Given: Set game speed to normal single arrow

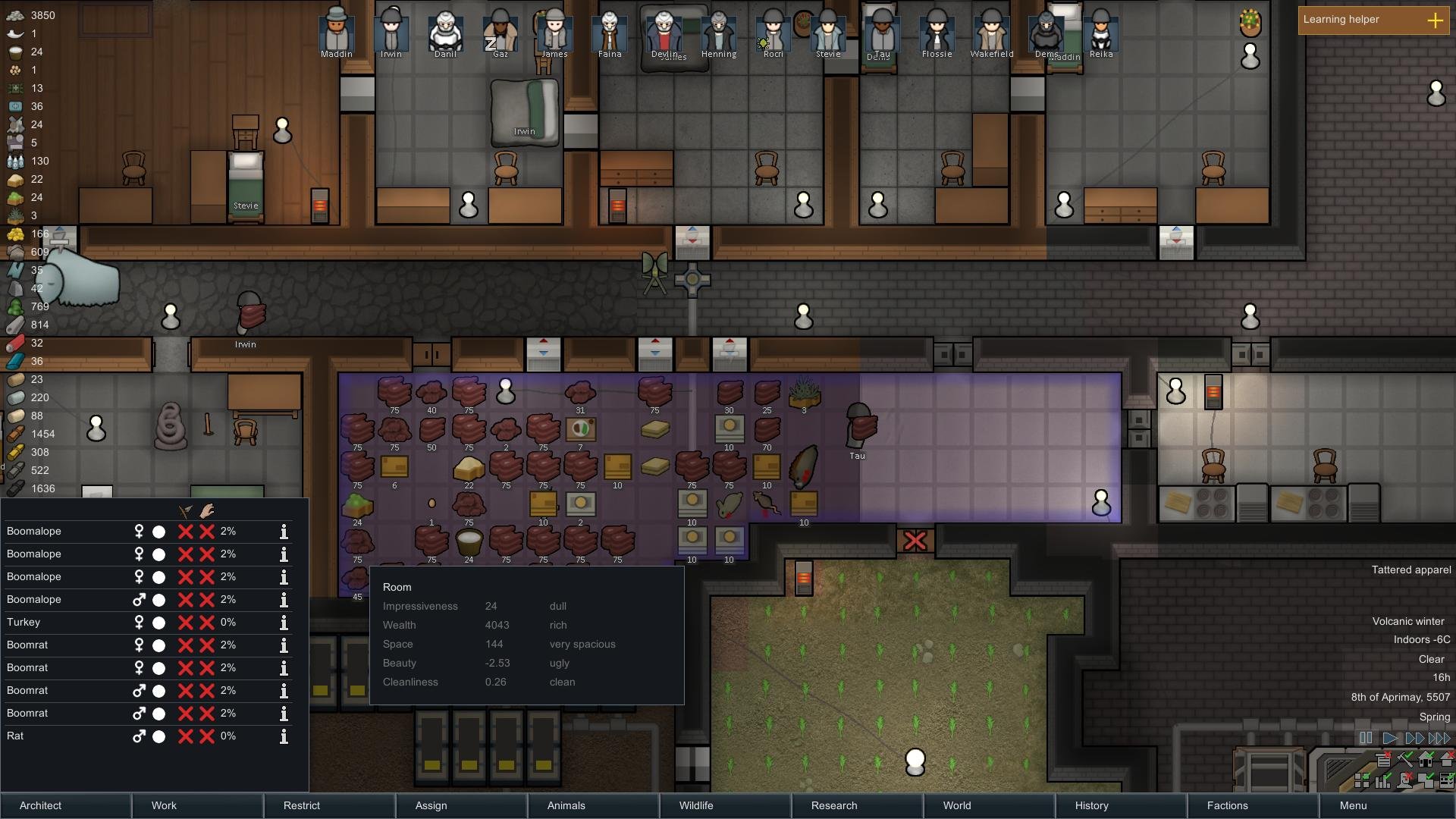Looking at the screenshot, I should coord(1390,738).
